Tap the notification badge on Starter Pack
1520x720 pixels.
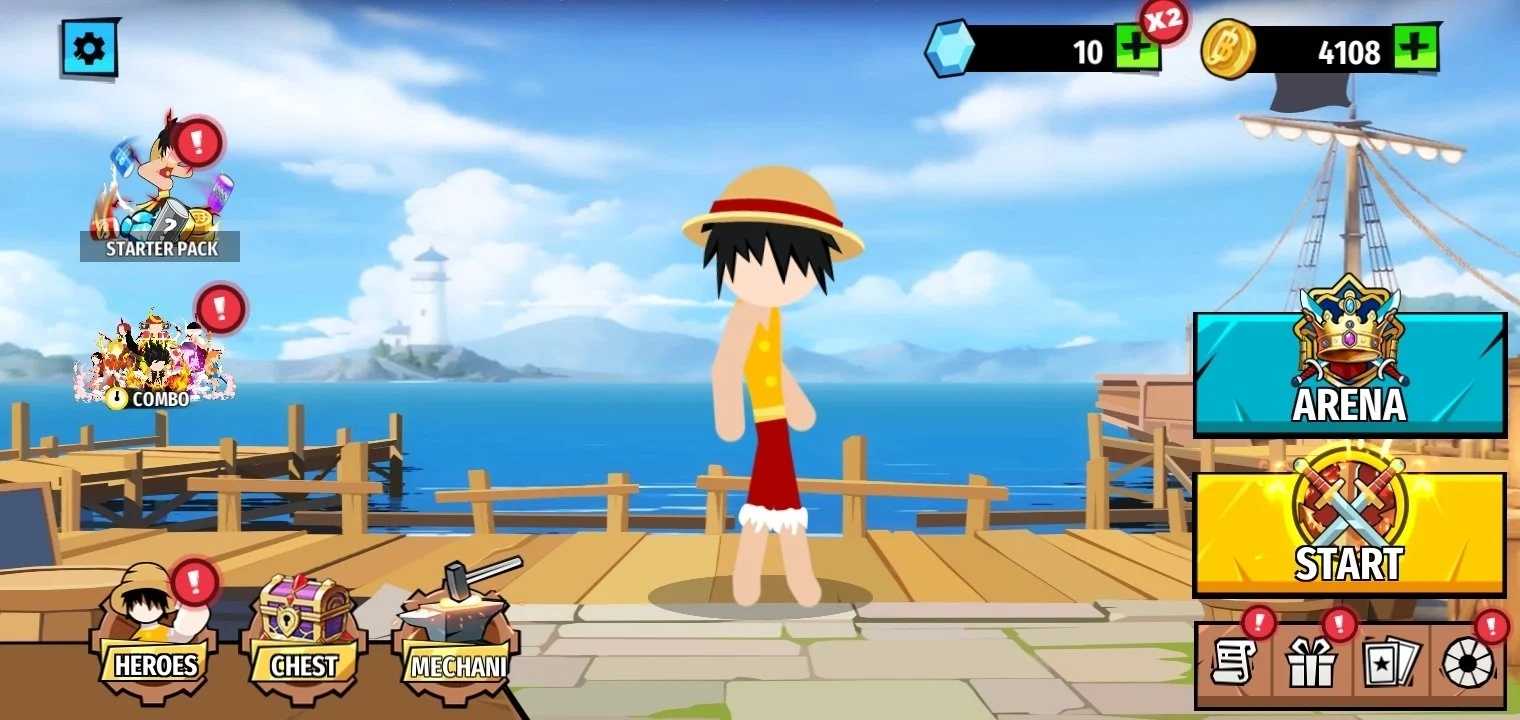pyautogui.click(x=196, y=142)
